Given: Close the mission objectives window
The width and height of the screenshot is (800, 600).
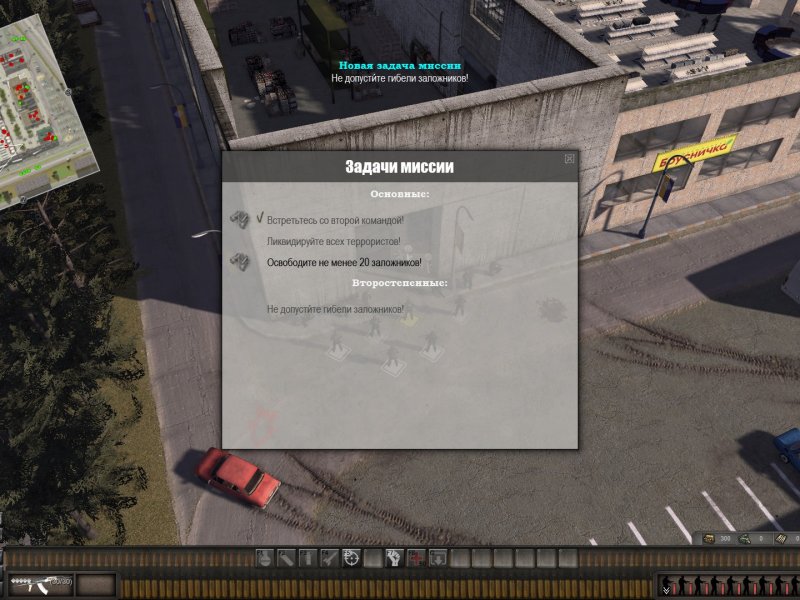Looking at the screenshot, I should (x=569, y=158).
